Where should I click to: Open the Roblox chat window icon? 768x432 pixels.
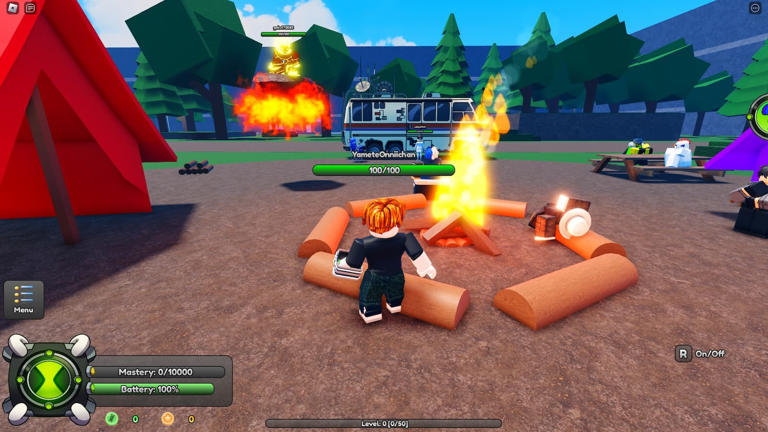coord(30,8)
